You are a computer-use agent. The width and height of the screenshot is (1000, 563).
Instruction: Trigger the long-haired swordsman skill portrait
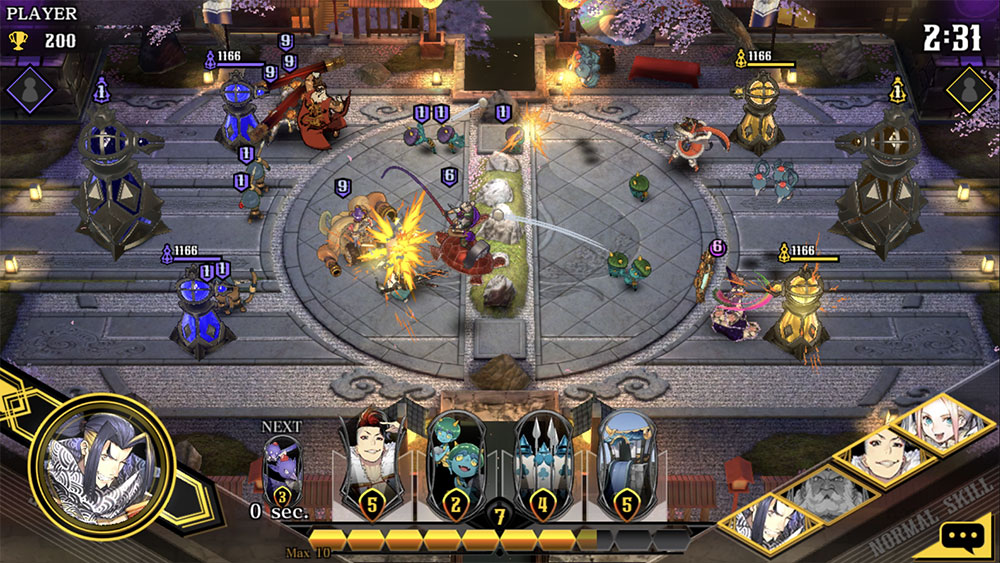[764, 524]
